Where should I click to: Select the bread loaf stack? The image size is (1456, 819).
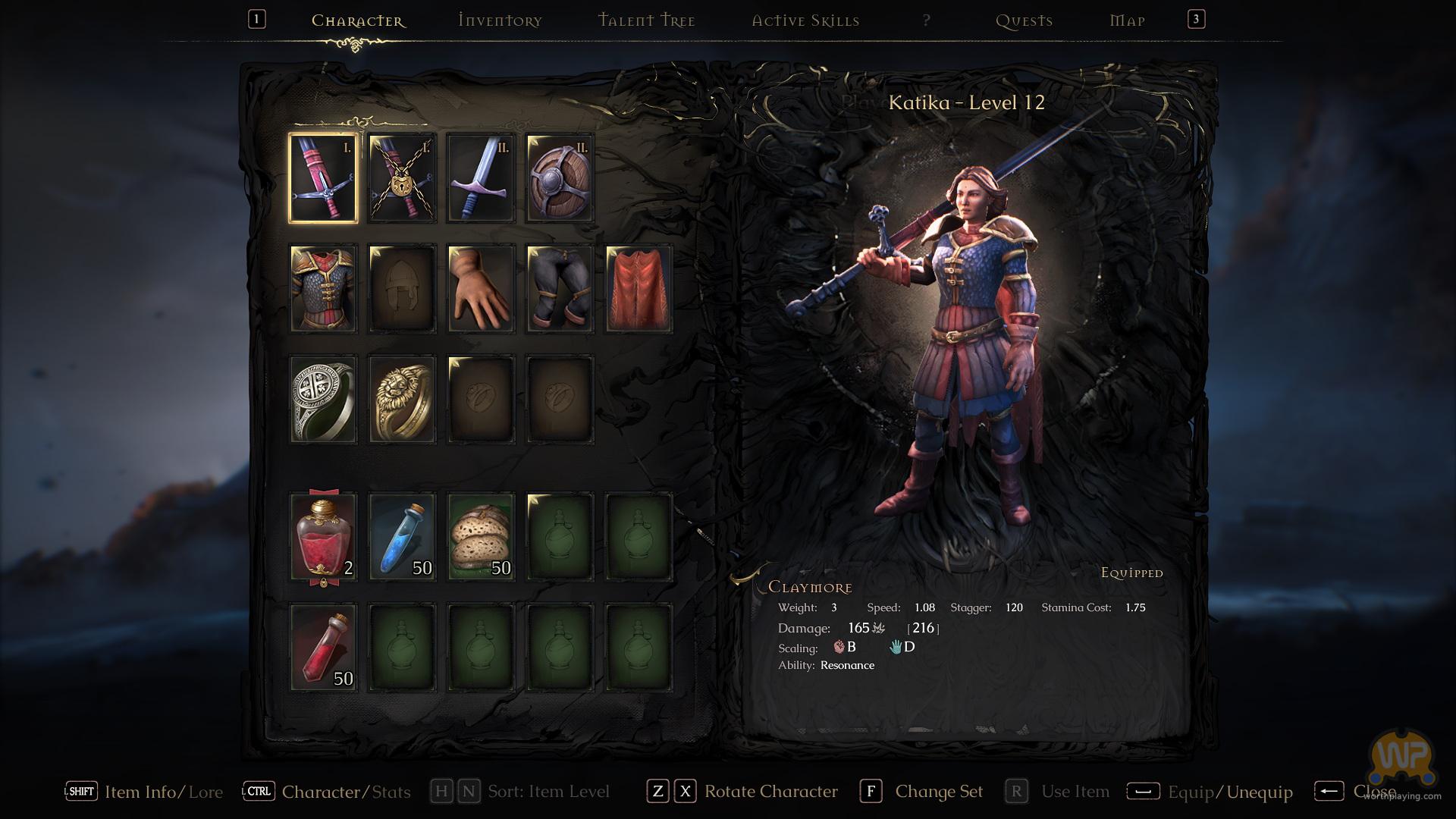pos(481,537)
